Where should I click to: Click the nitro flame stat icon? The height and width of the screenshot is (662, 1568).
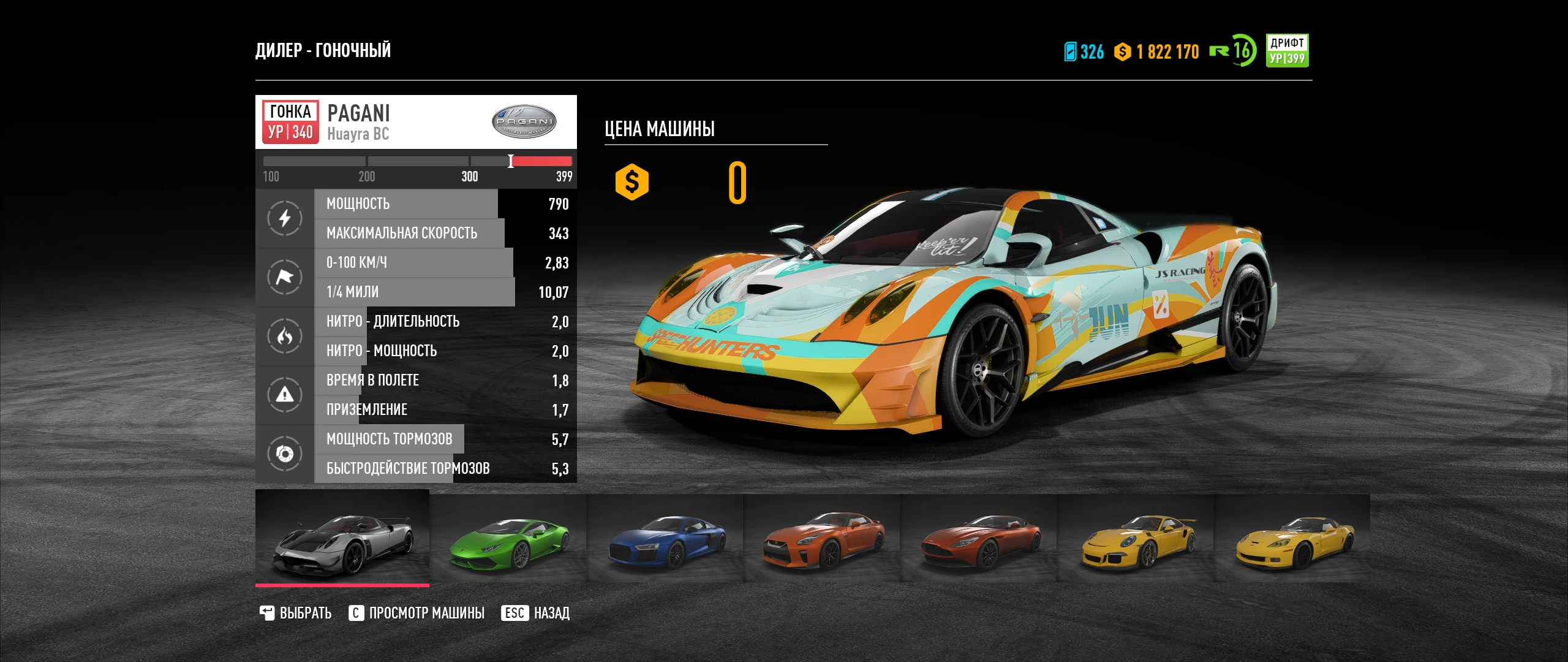pyautogui.click(x=284, y=336)
